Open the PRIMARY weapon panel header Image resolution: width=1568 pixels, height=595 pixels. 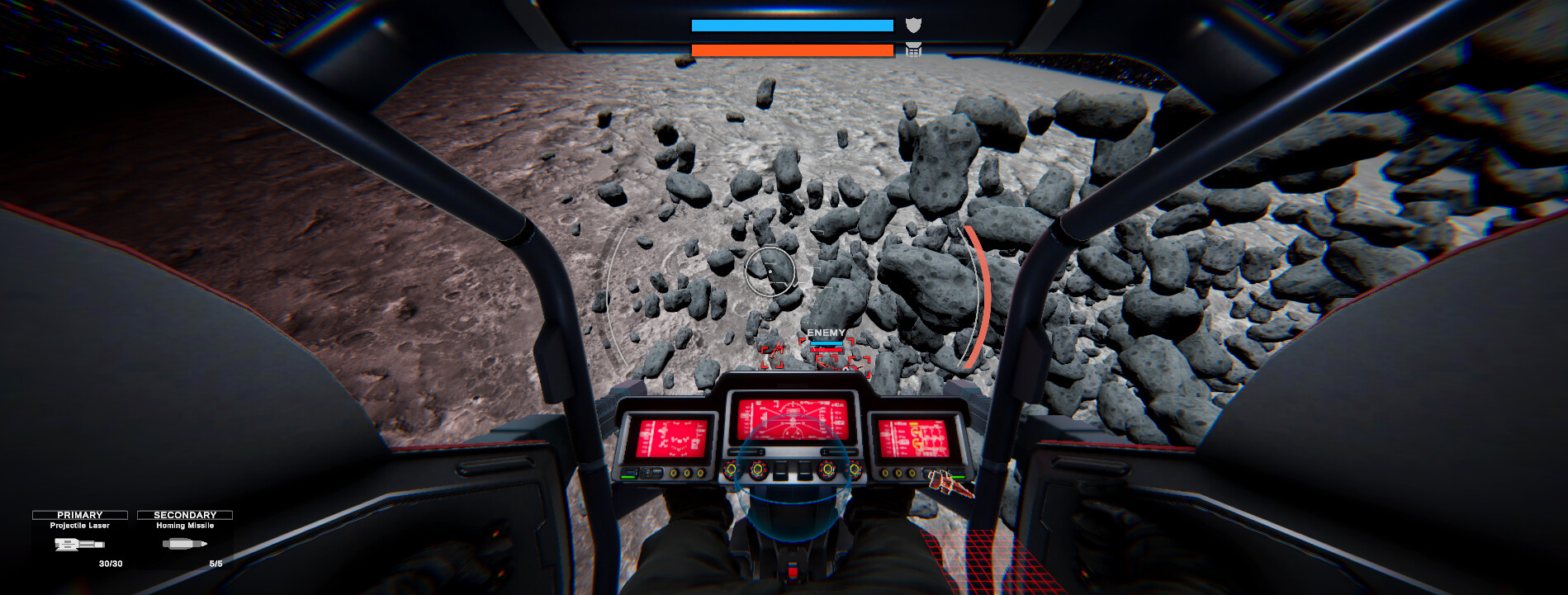click(81, 514)
